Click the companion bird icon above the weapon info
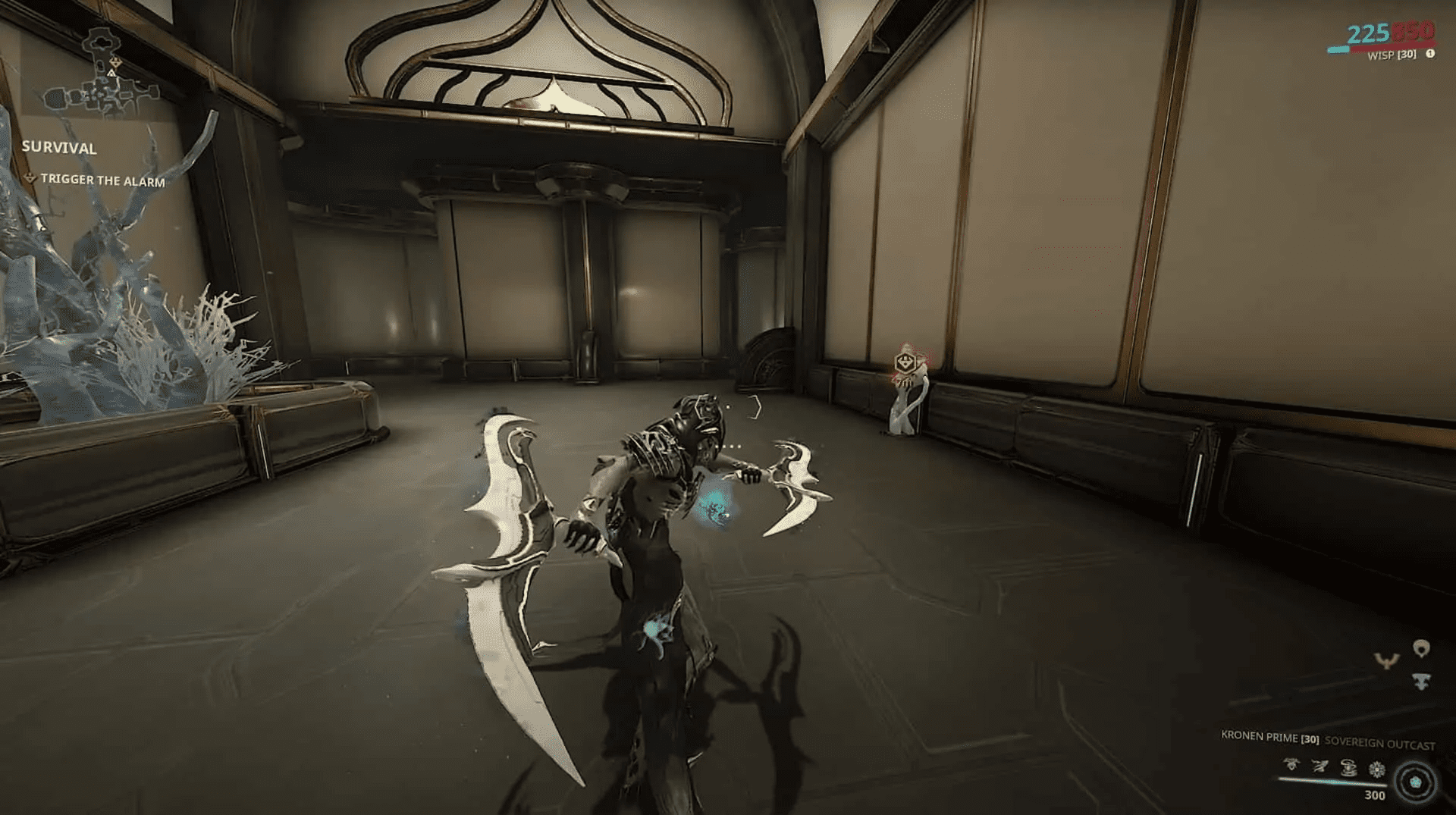Screen dimensions: 1456x815 [x=1387, y=661]
